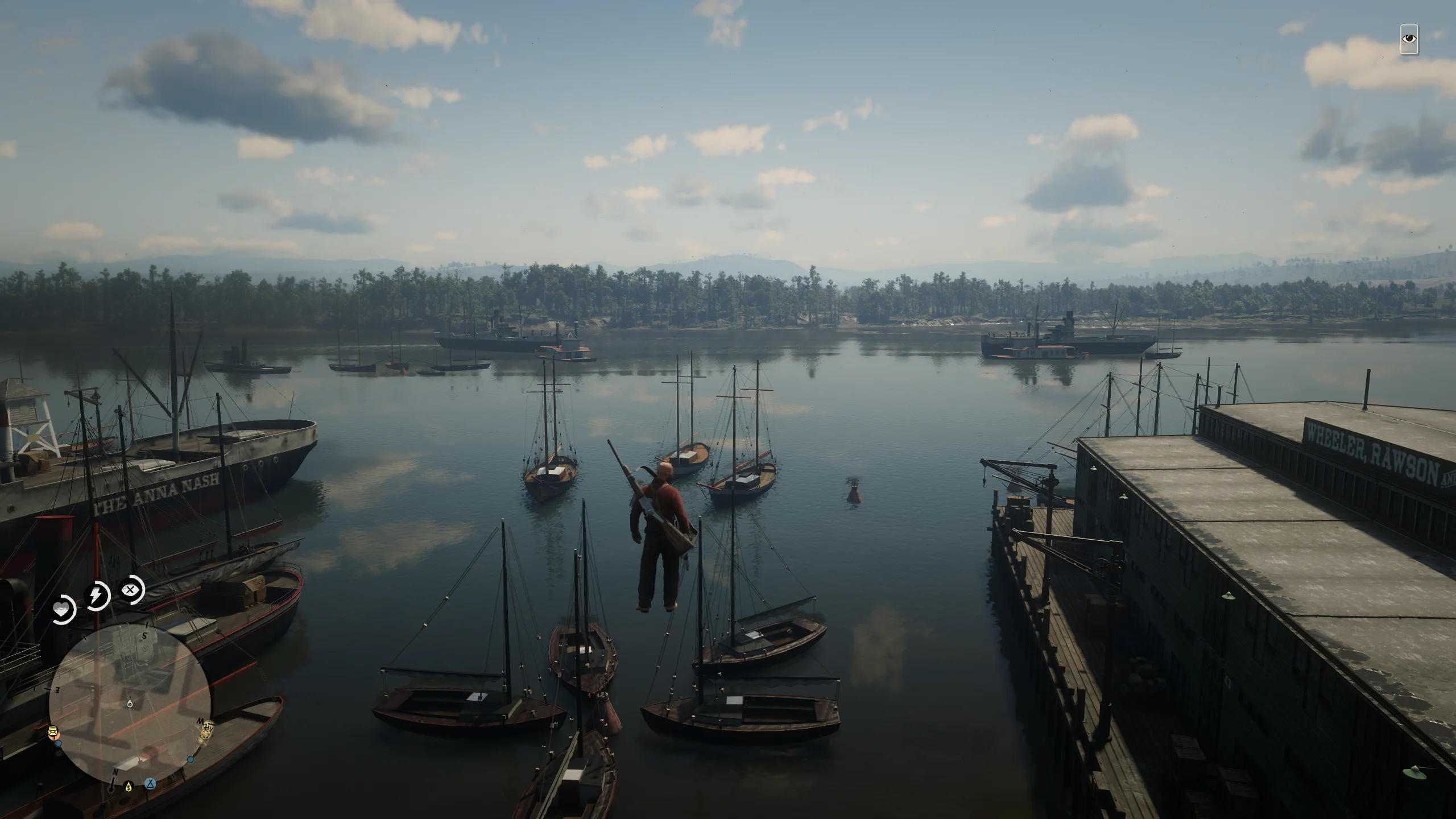Click the money bag marker on minimap
This screenshot has height=819, width=1456.
(129, 787)
